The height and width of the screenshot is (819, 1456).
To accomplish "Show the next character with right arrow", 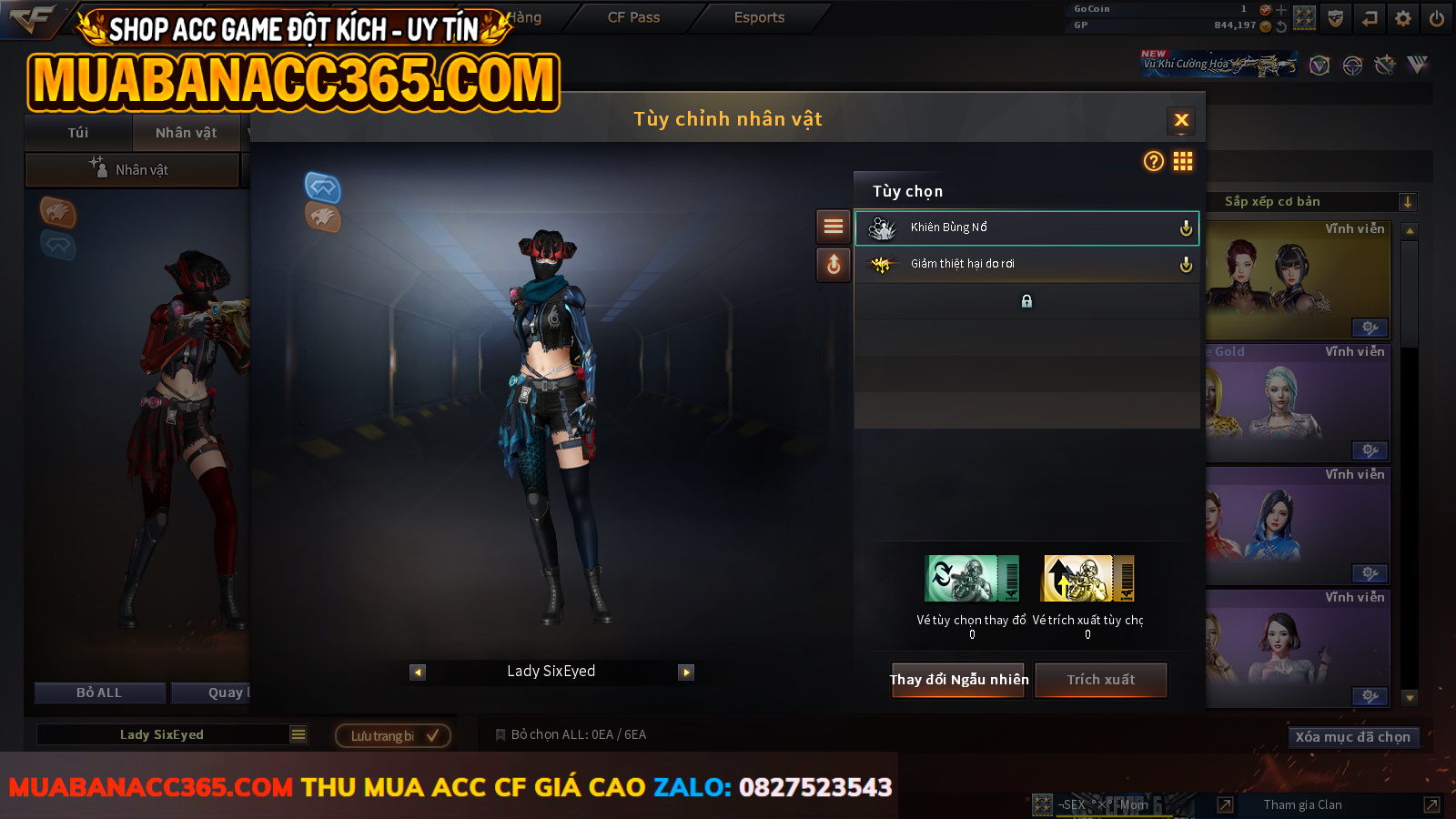I will tap(686, 672).
